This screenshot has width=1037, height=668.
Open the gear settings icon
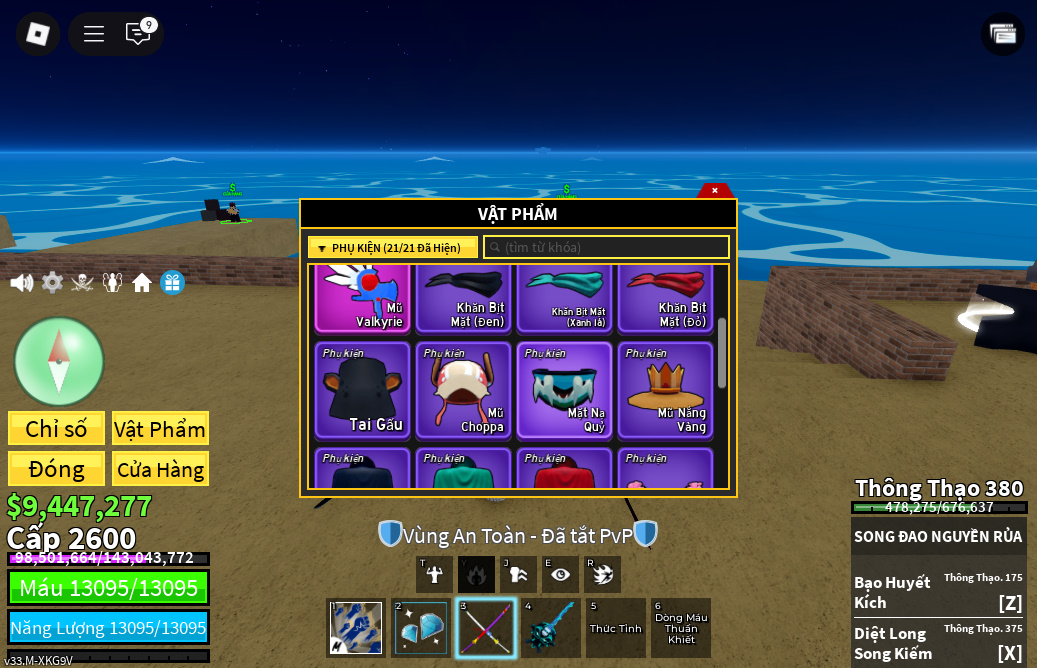click(52, 283)
